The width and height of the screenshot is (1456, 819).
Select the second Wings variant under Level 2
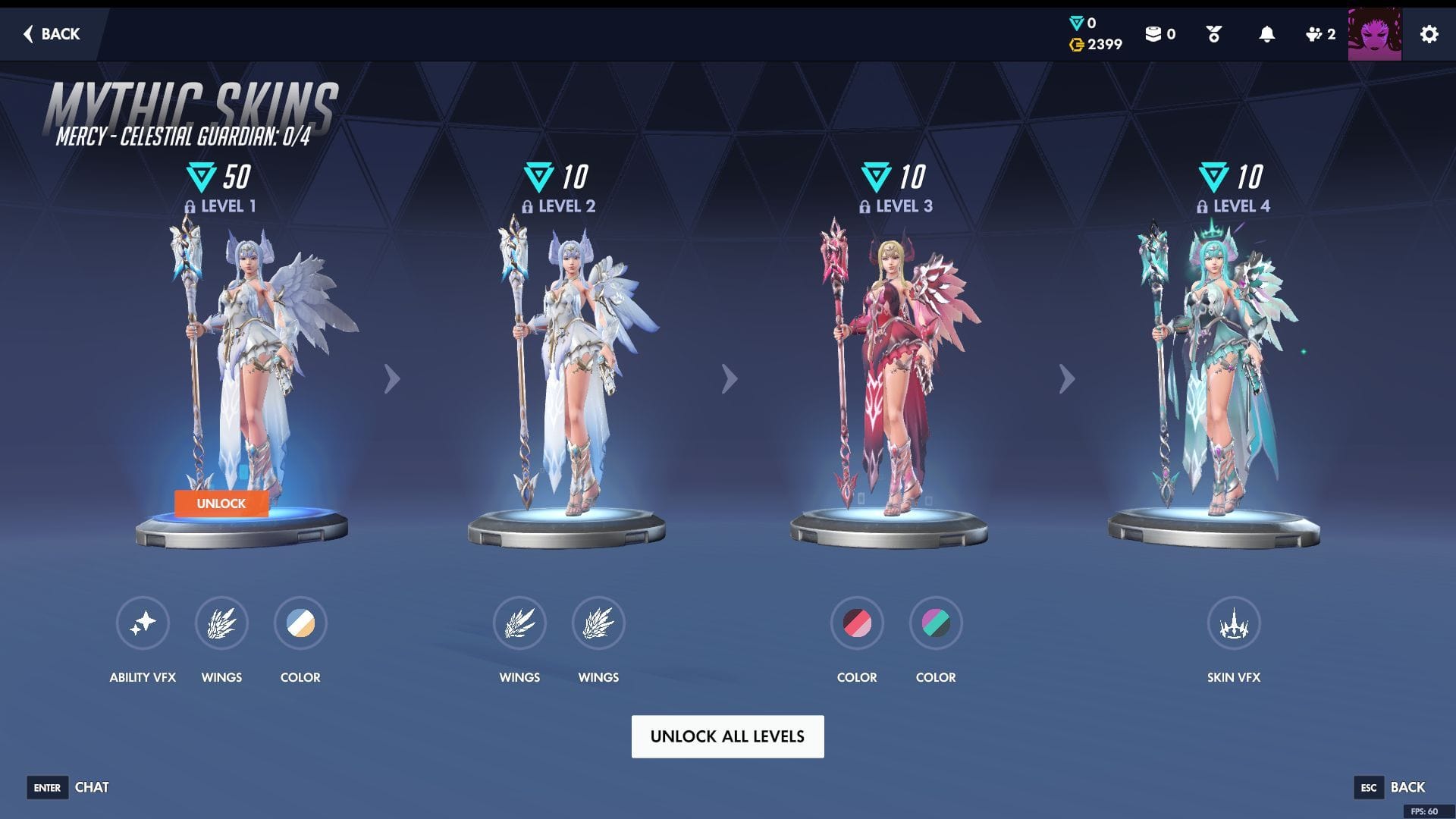pyautogui.click(x=598, y=623)
